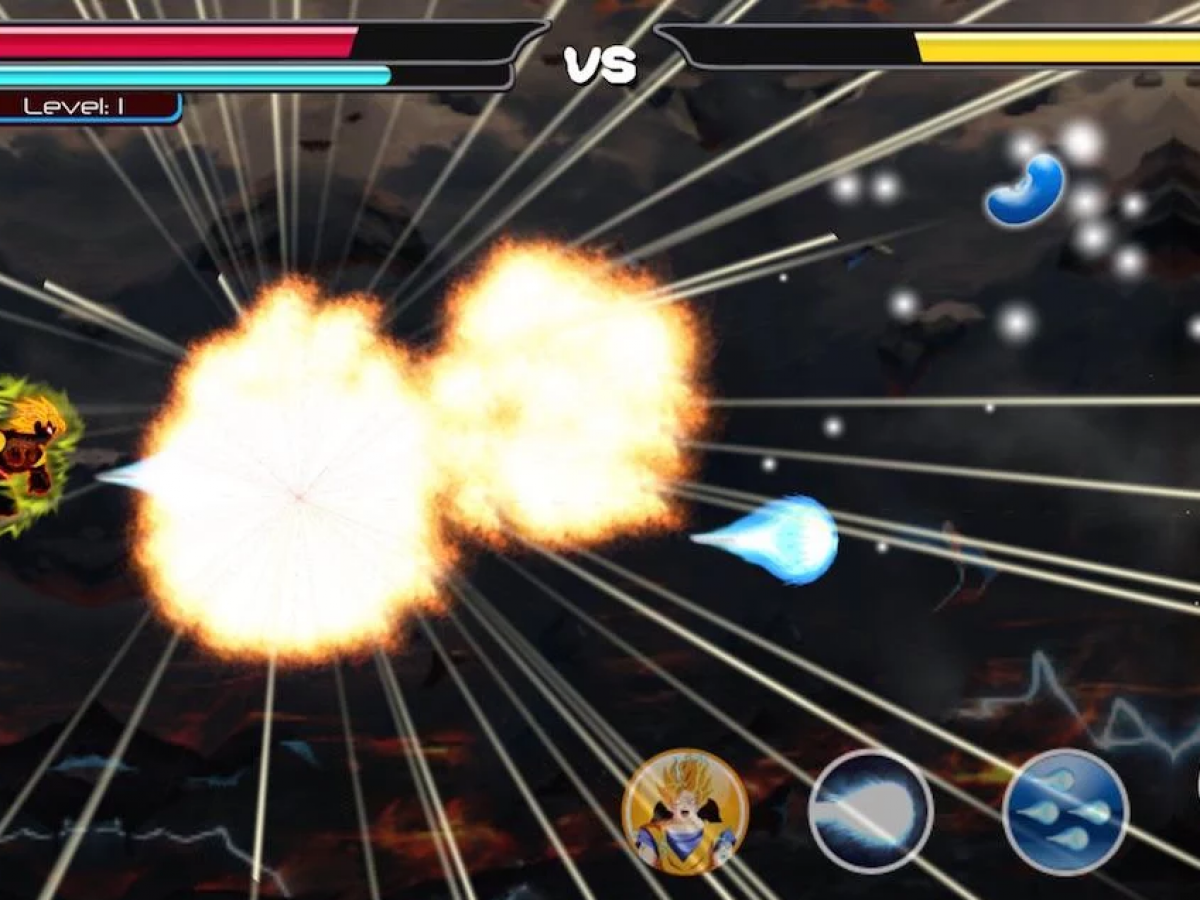Image resolution: width=1200 pixels, height=900 pixels.
Task: Fire the single energy blast ability
Action: 870,811
